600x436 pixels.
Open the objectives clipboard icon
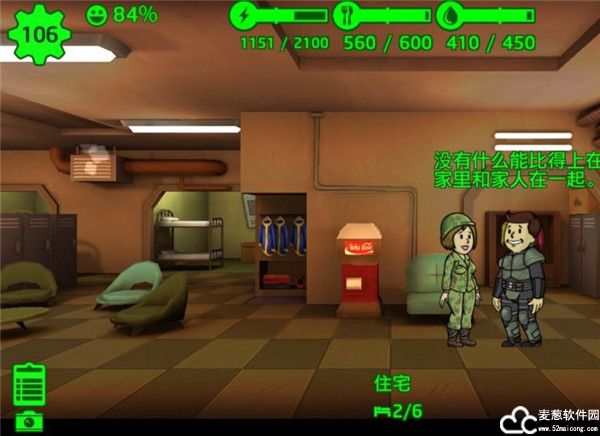point(30,385)
